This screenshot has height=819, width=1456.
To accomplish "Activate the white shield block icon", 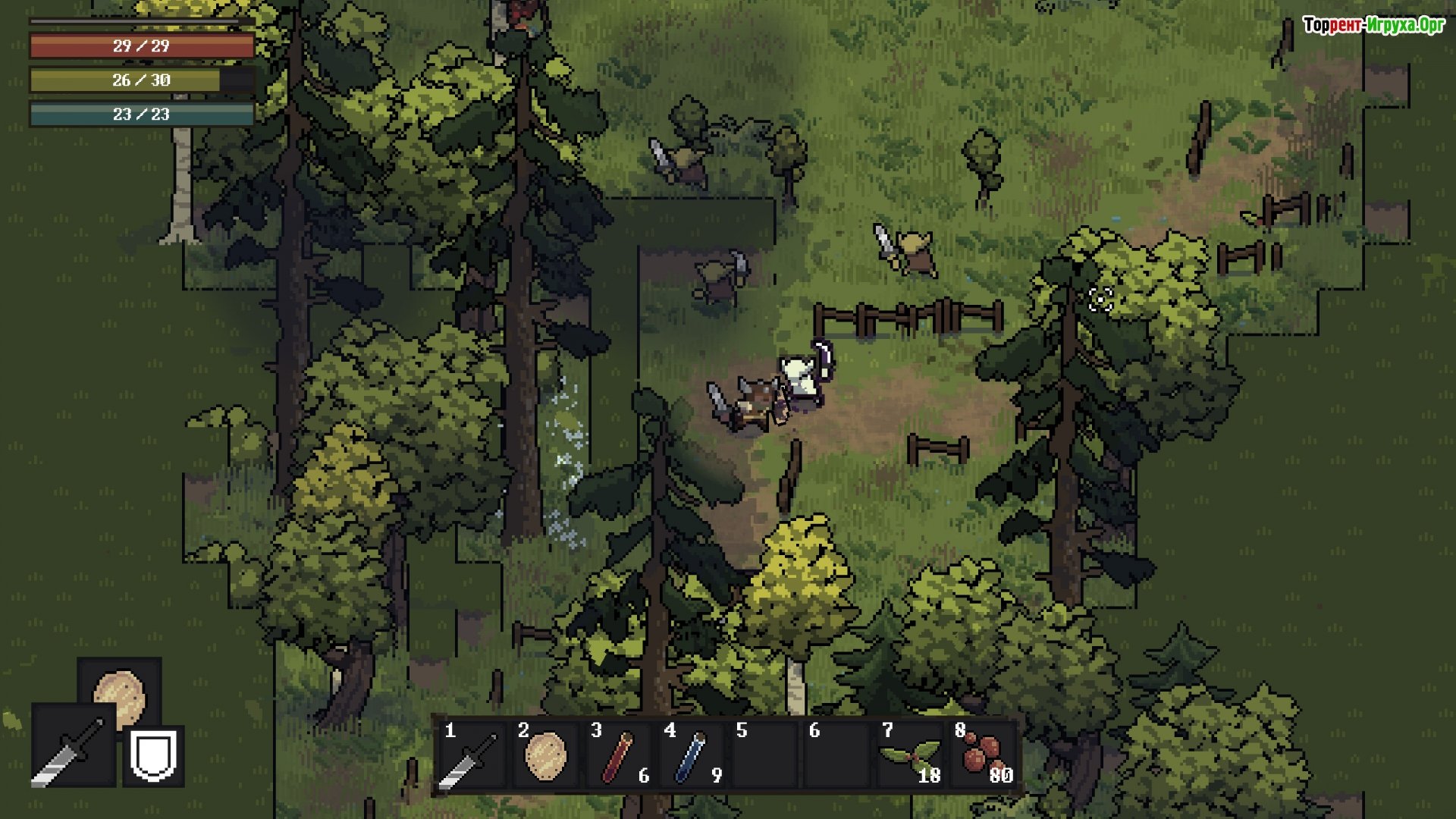I will click(154, 755).
